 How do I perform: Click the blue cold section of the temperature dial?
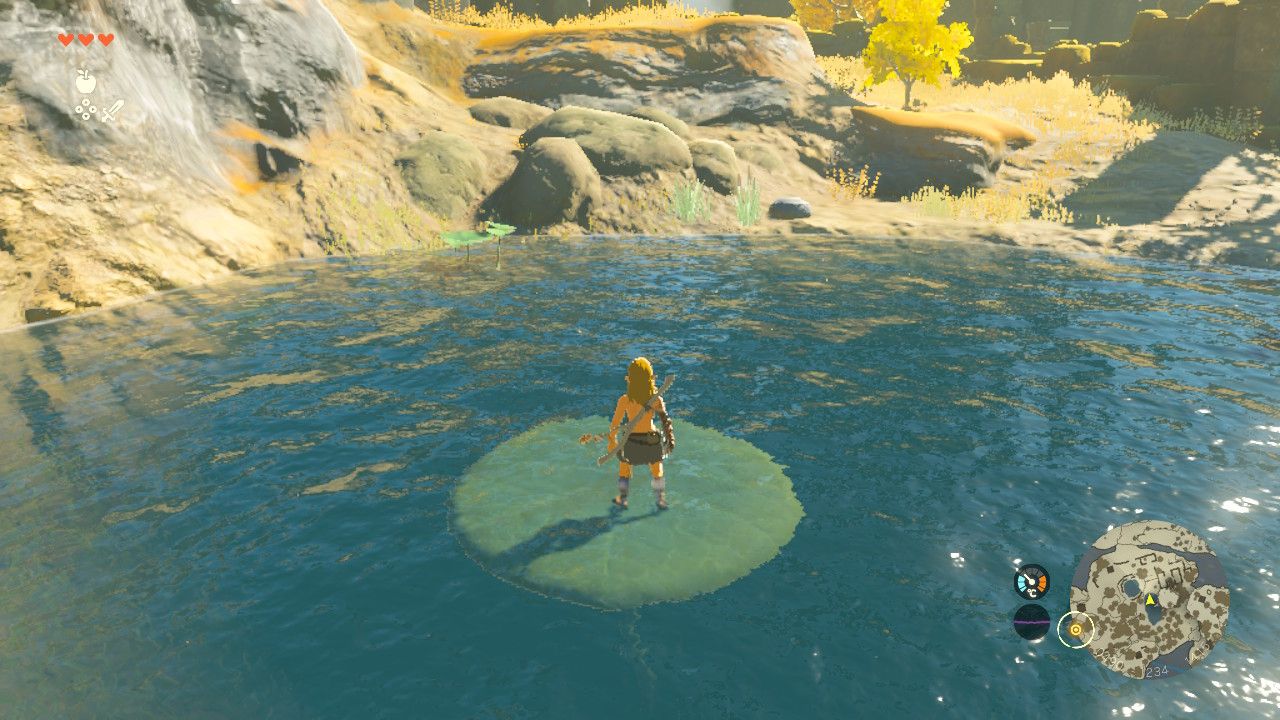(1021, 583)
